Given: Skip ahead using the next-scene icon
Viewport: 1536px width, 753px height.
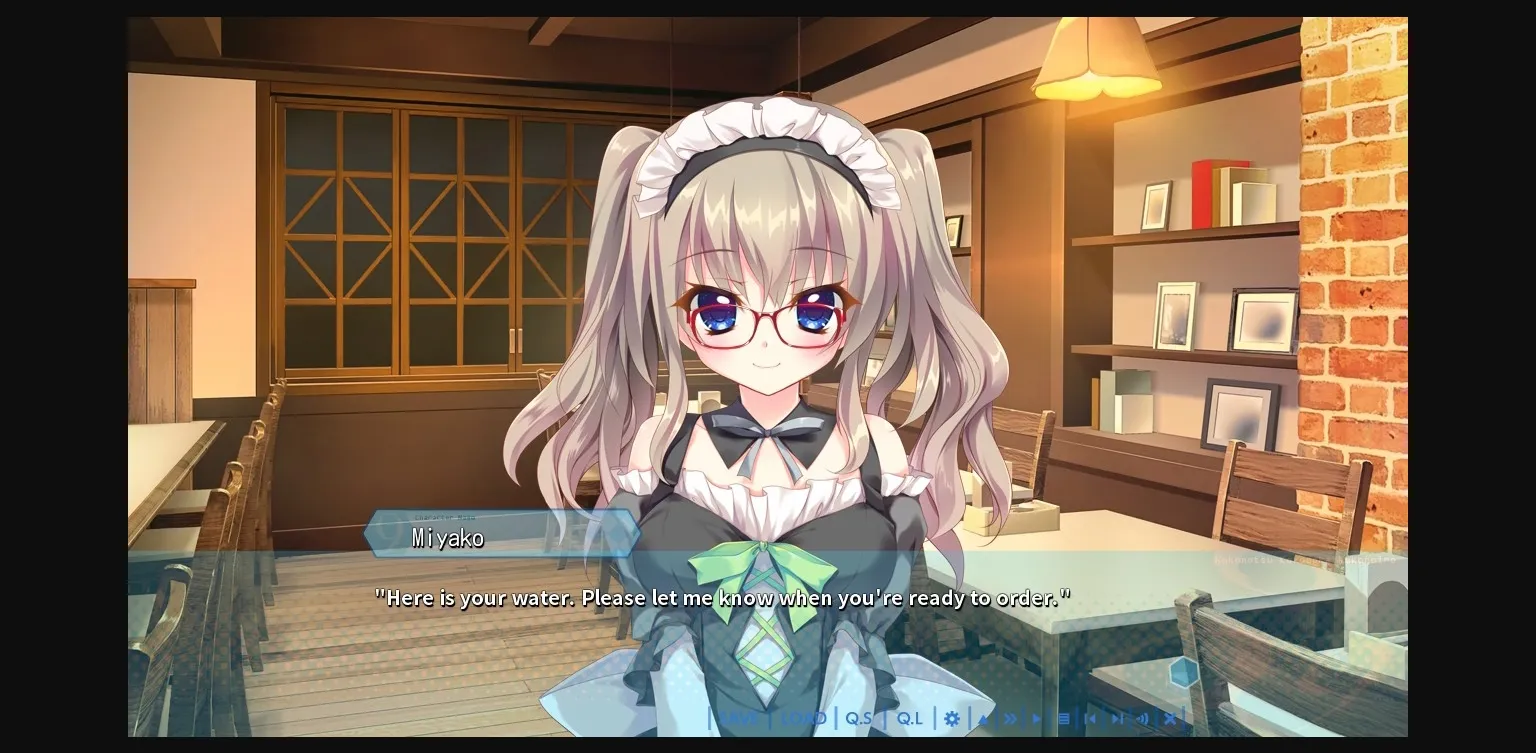Looking at the screenshot, I should [1118, 718].
